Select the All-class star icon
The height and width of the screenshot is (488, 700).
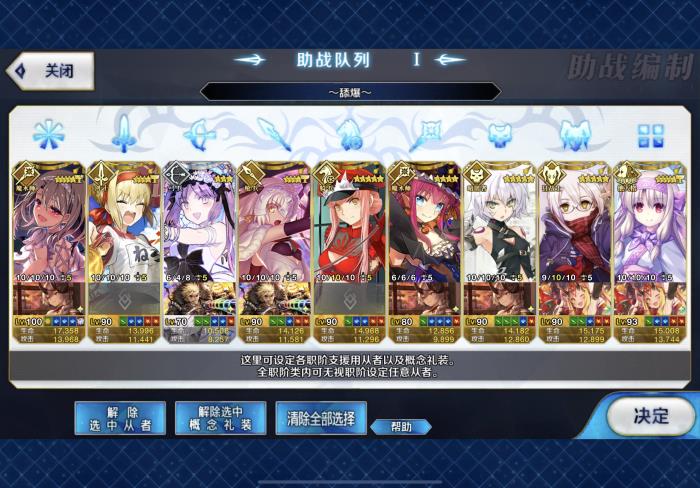point(47,134)
